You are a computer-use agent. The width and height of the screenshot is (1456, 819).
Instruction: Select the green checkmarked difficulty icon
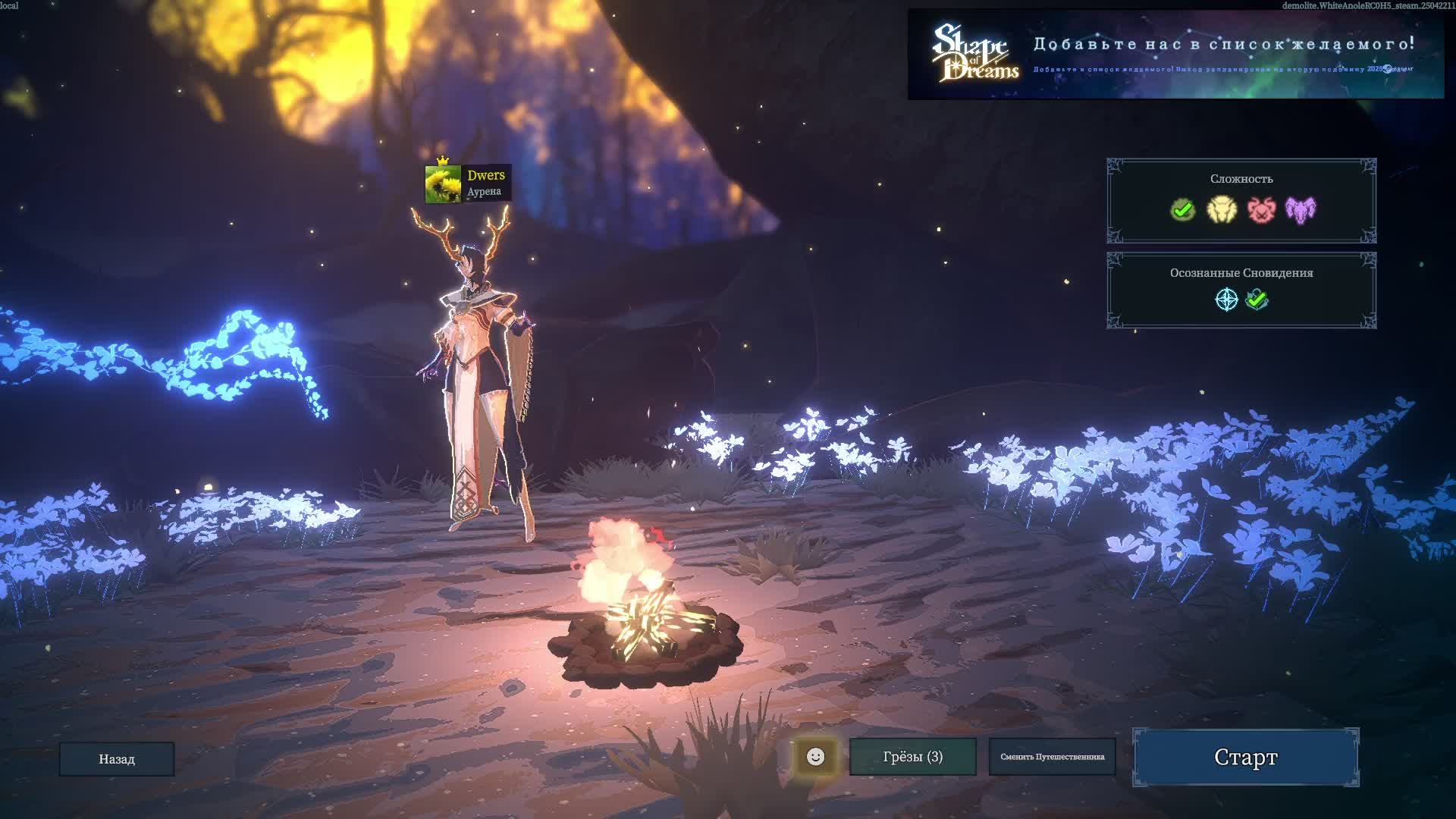(1182, 209)
